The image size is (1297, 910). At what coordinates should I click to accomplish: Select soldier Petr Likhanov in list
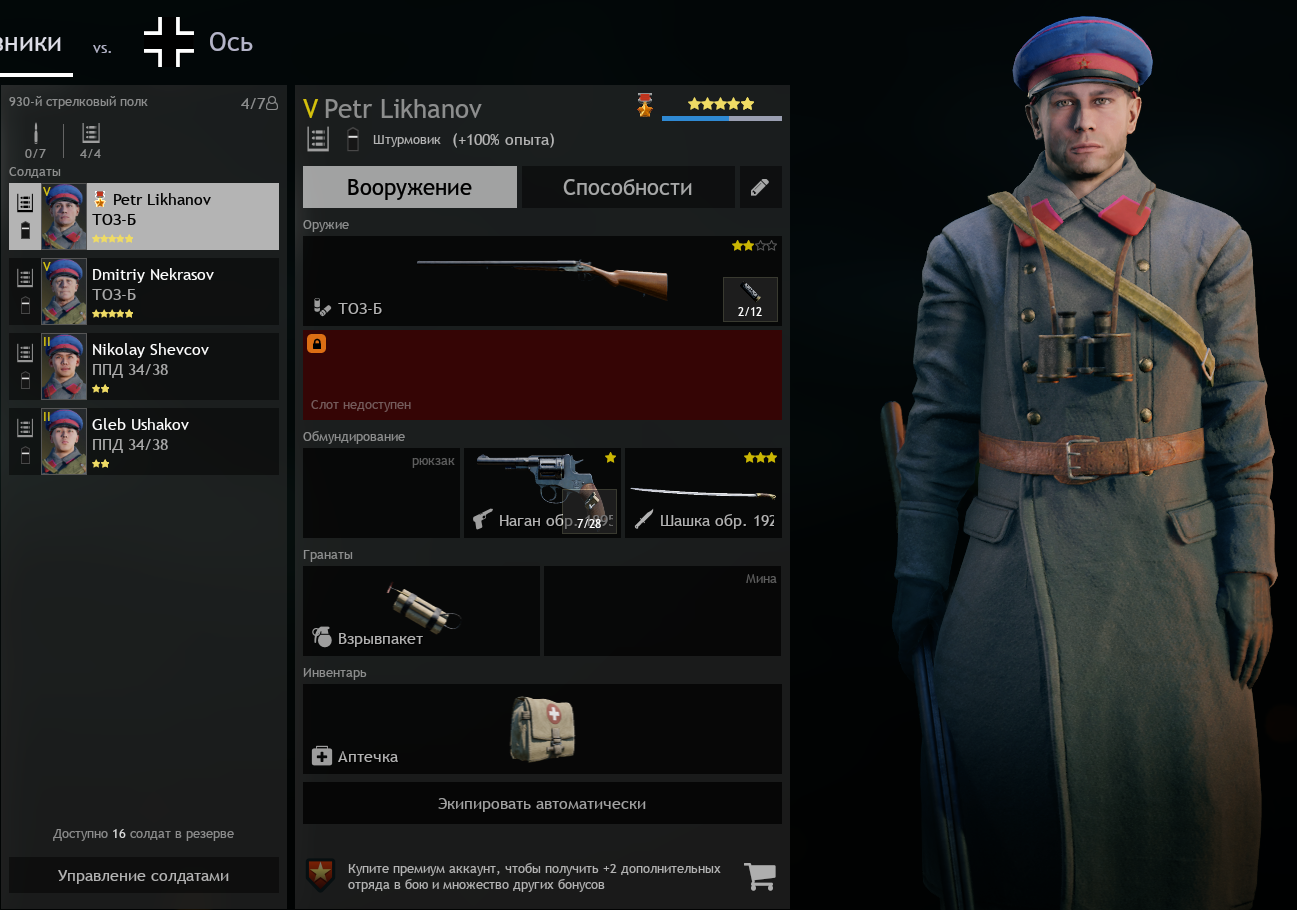144,216
